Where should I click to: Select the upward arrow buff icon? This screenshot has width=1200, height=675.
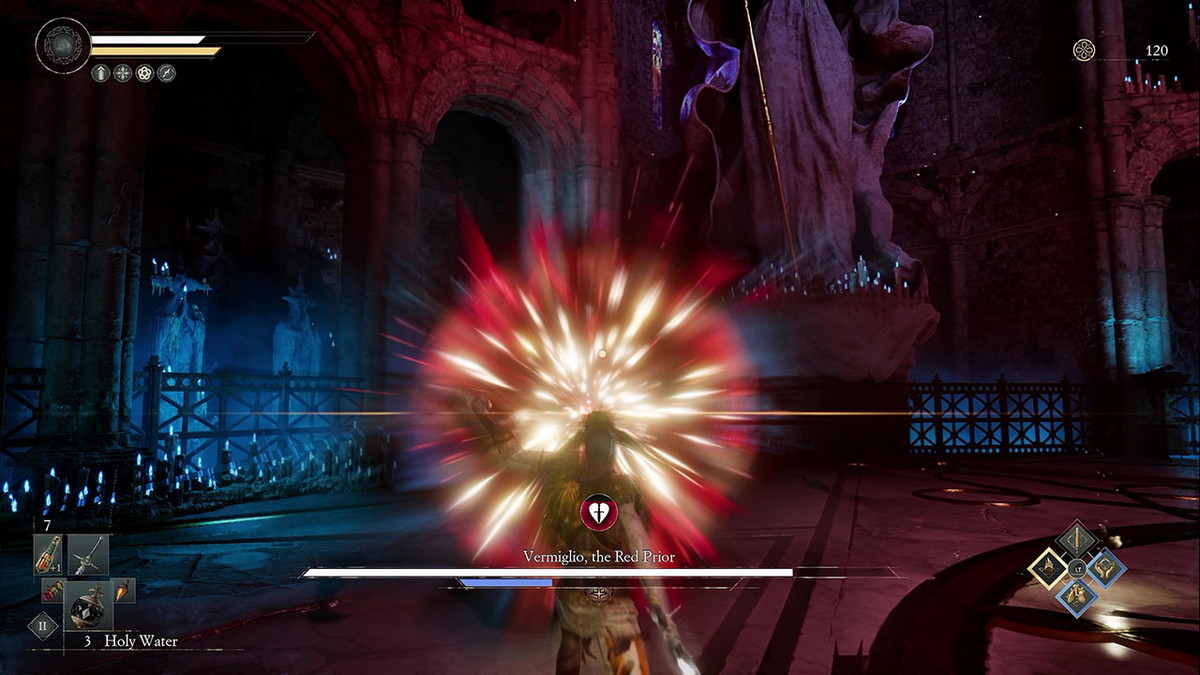101,73
